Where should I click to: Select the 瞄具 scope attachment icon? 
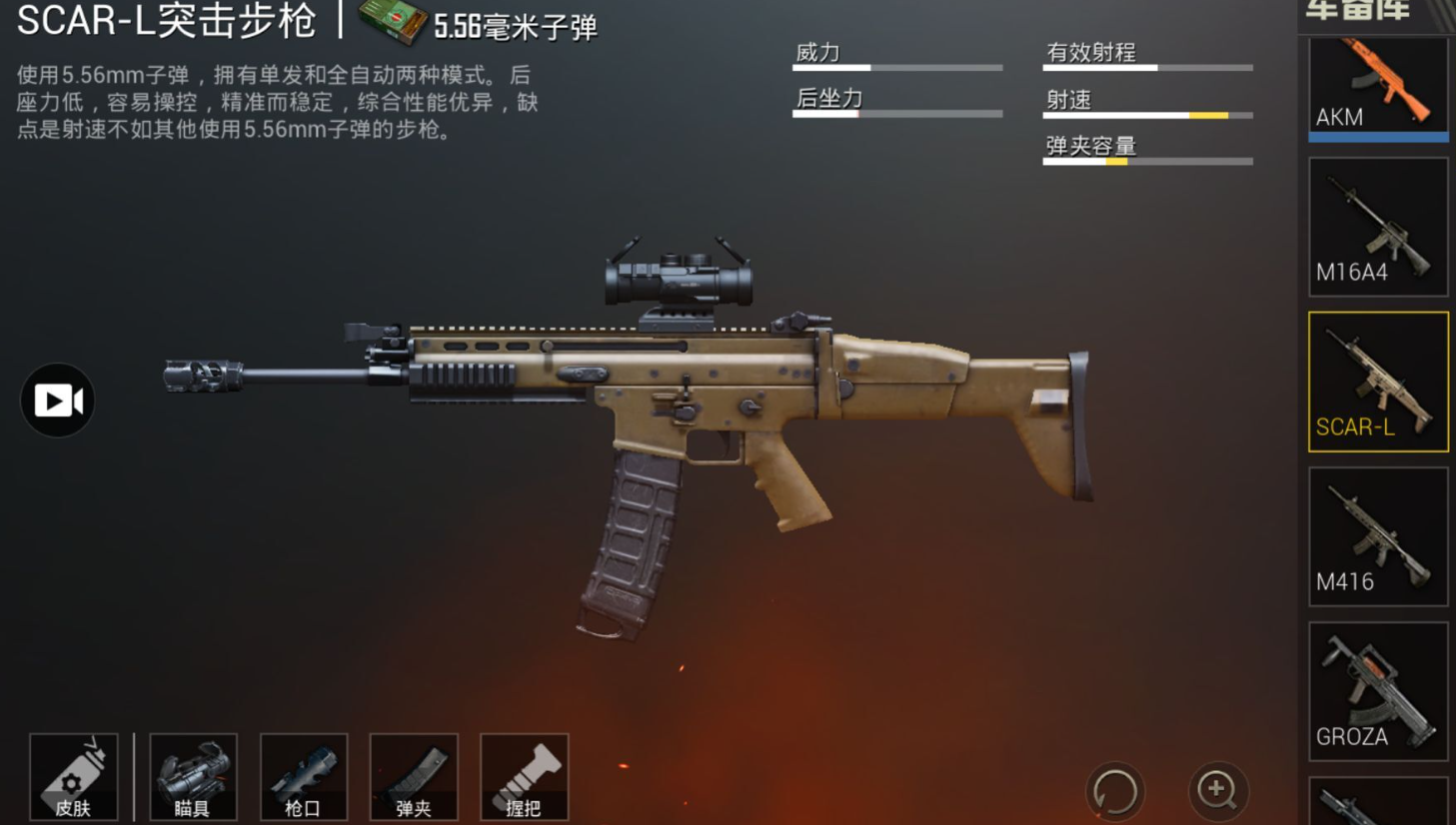click(x=193, y=778)
